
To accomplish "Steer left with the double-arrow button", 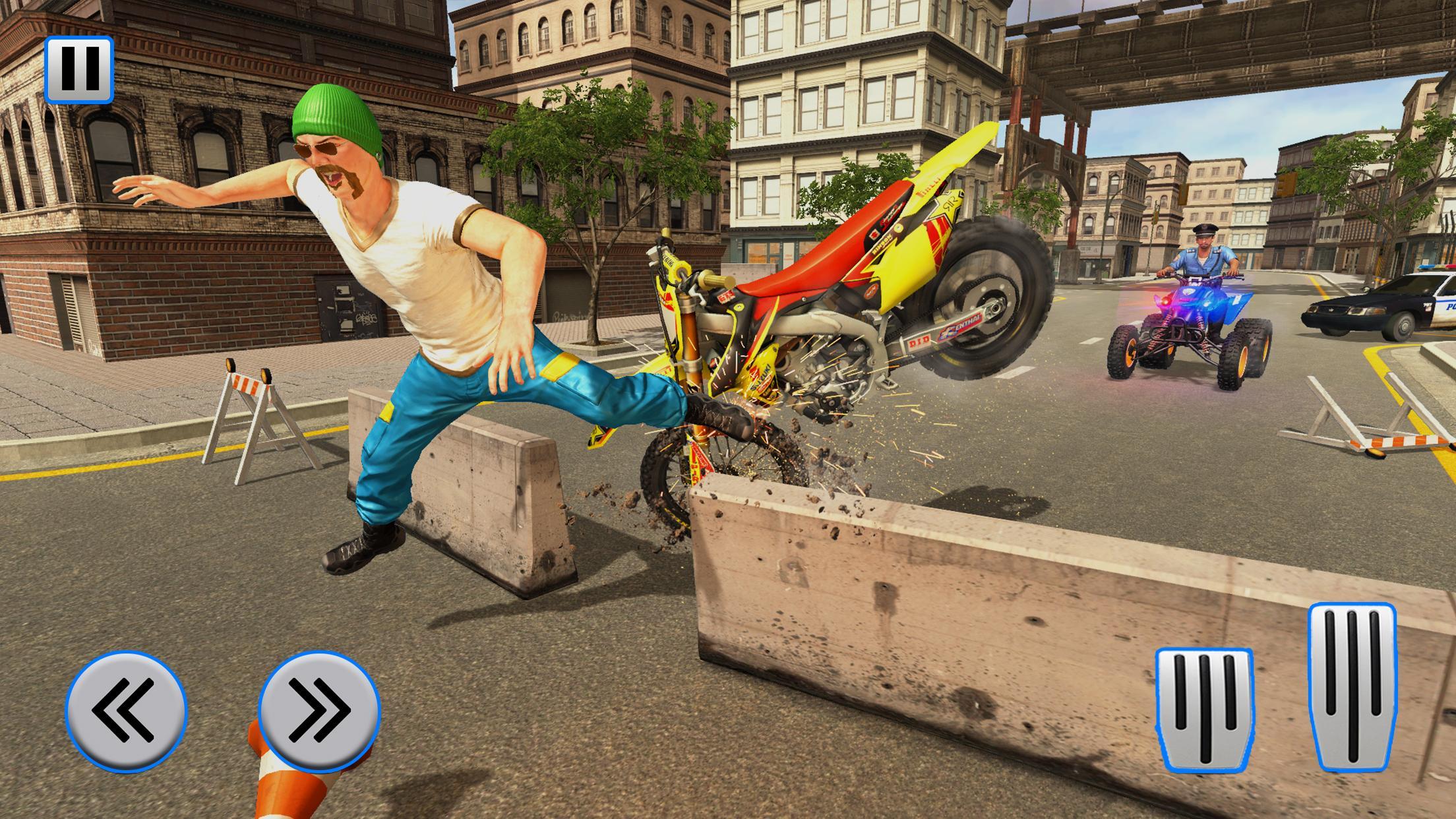I will click(126, 710).
